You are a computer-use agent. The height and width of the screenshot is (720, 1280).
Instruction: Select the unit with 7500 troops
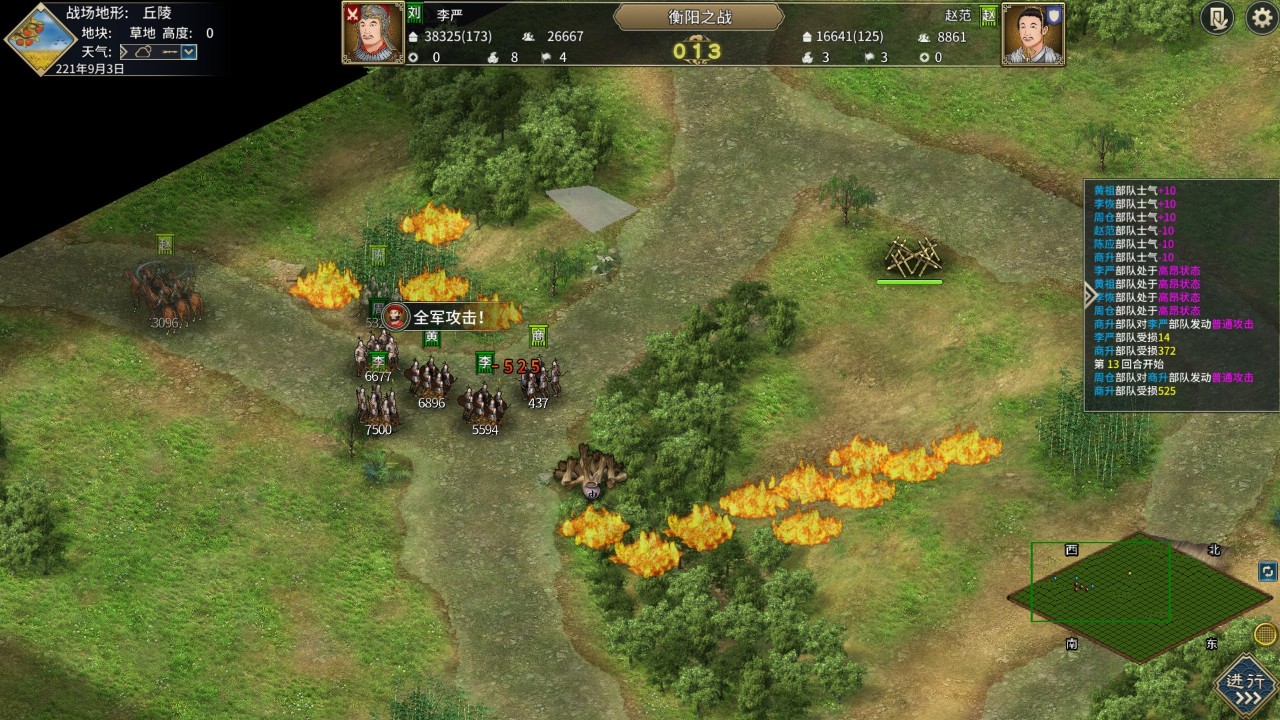(x=377, y=406)
